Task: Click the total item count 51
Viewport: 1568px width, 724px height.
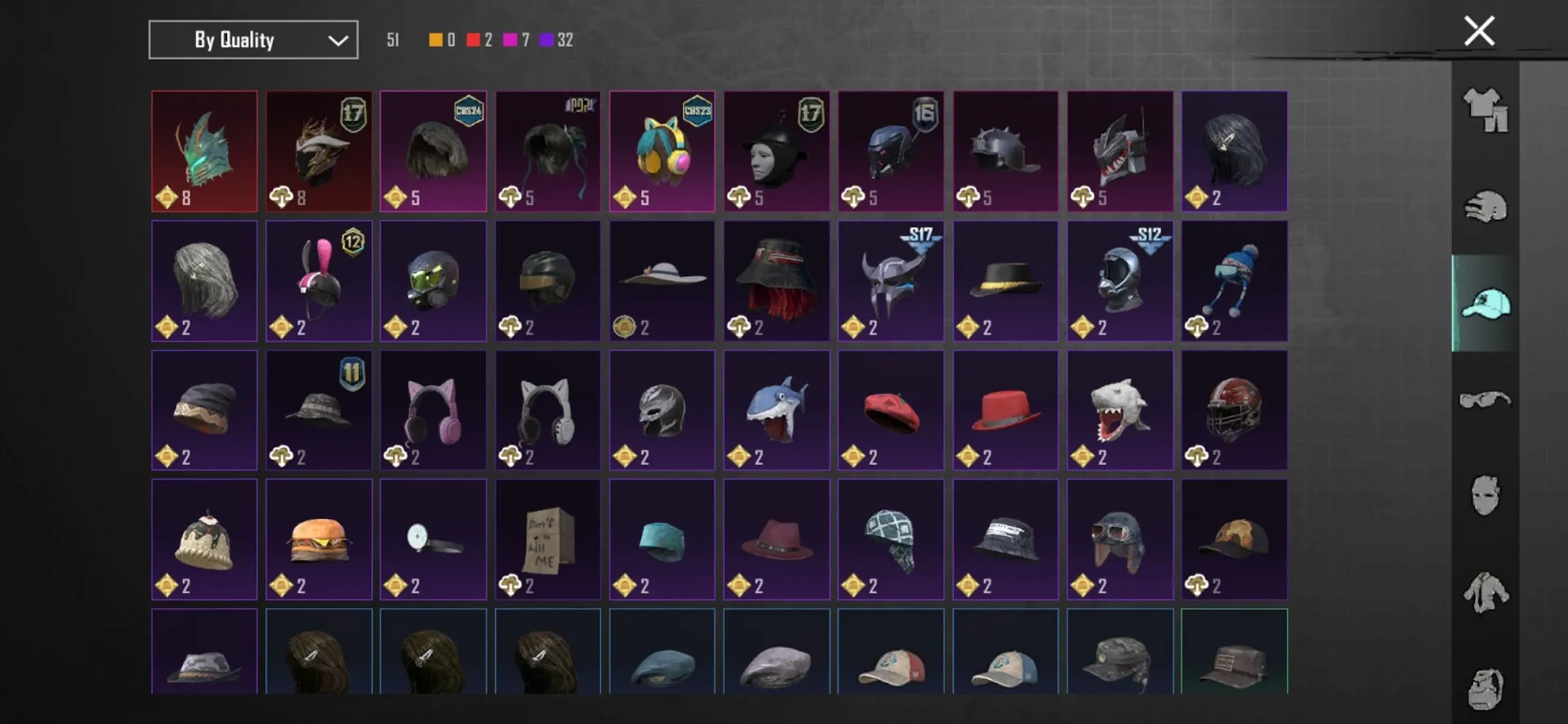Action: coord(394,38)
